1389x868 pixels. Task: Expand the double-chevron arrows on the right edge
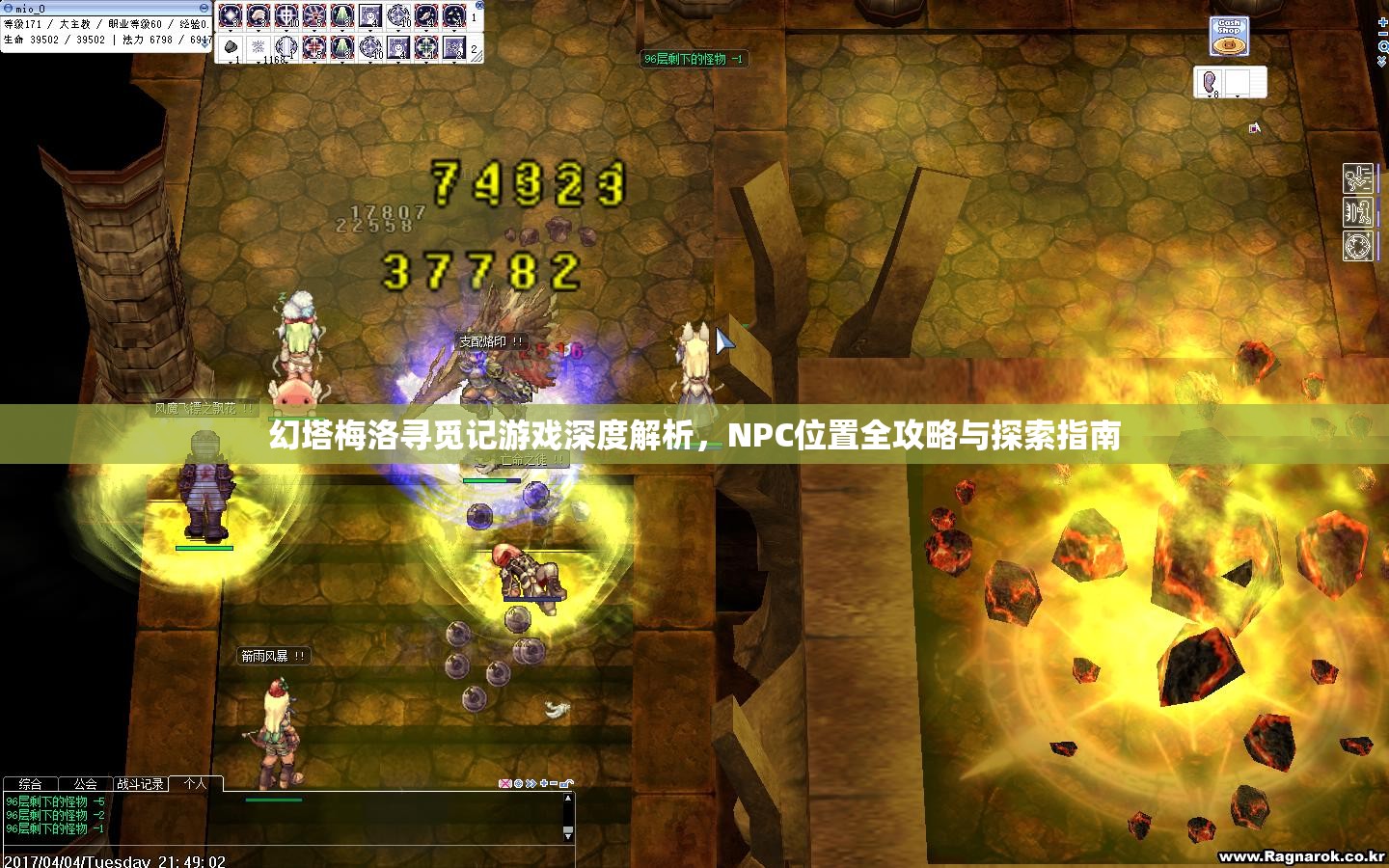click(x=1381, y=60)
